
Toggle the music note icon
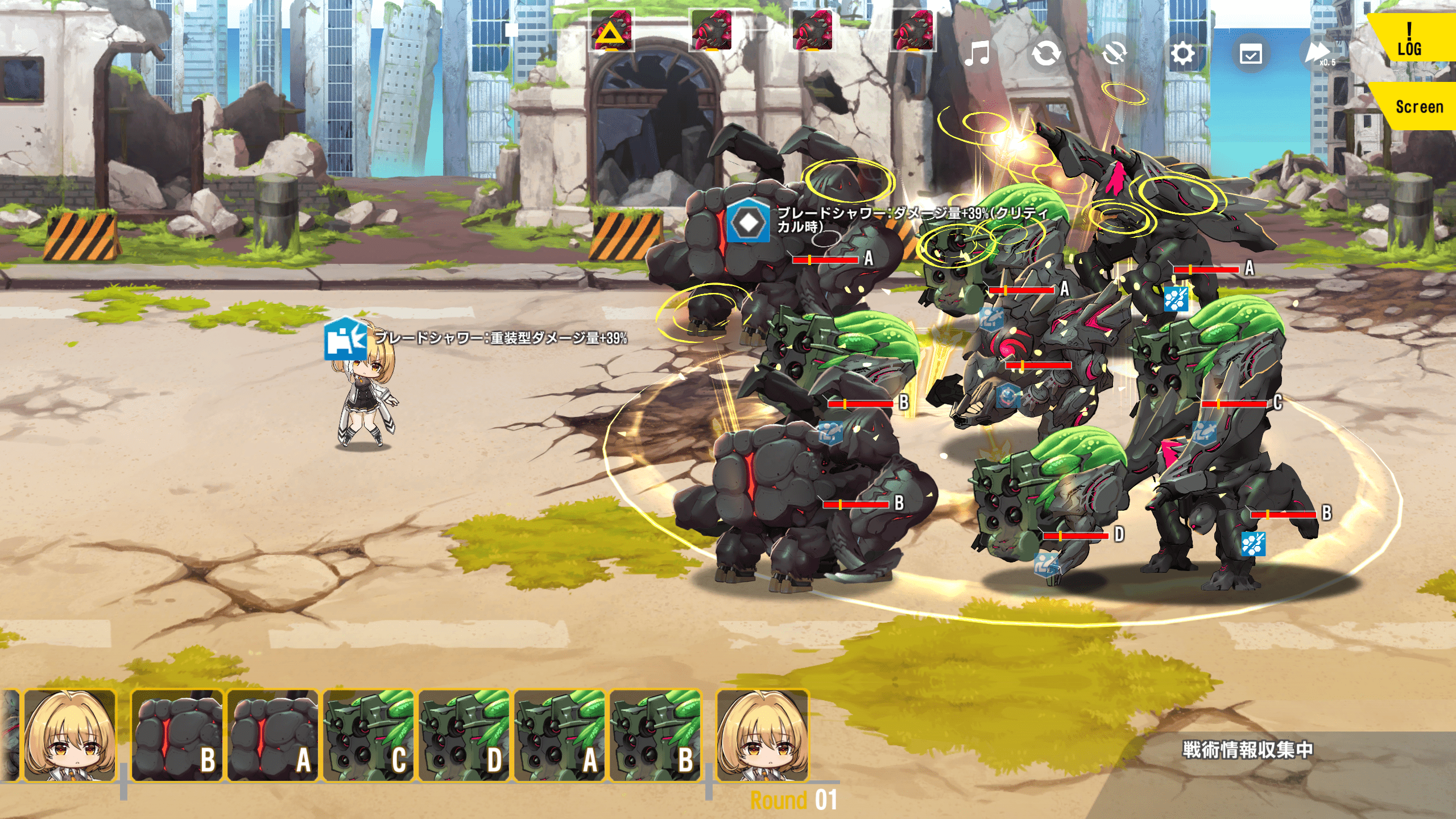coord(977,54)
